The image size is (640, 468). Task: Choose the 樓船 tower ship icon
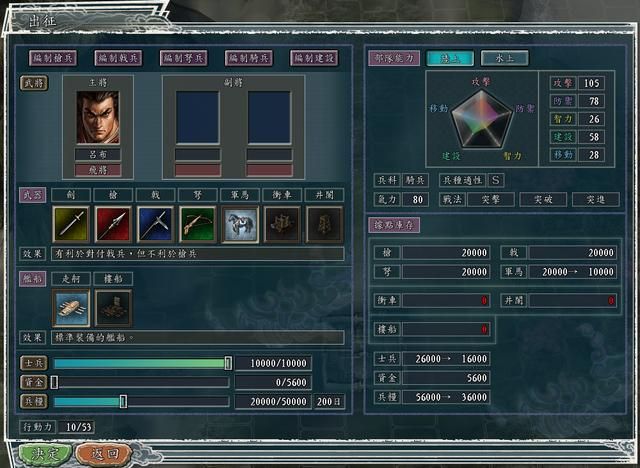[113, 308]
